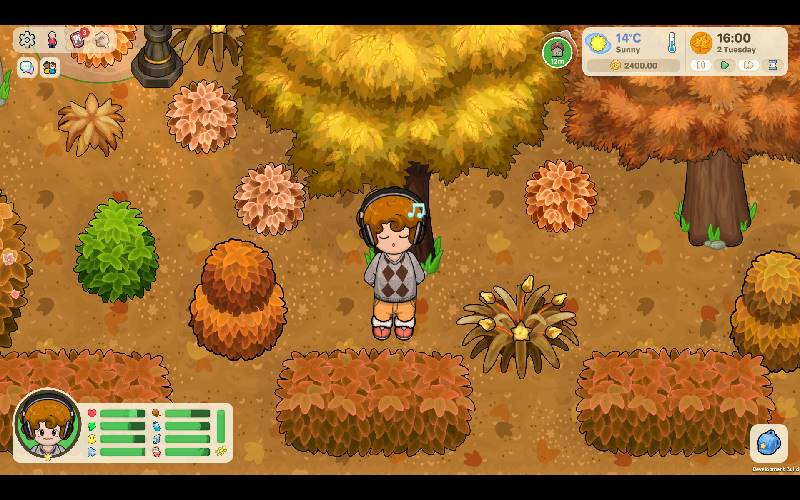Activate the fast-forward speed button
Screen dimensions: 800x500
[x=748, y=65]
